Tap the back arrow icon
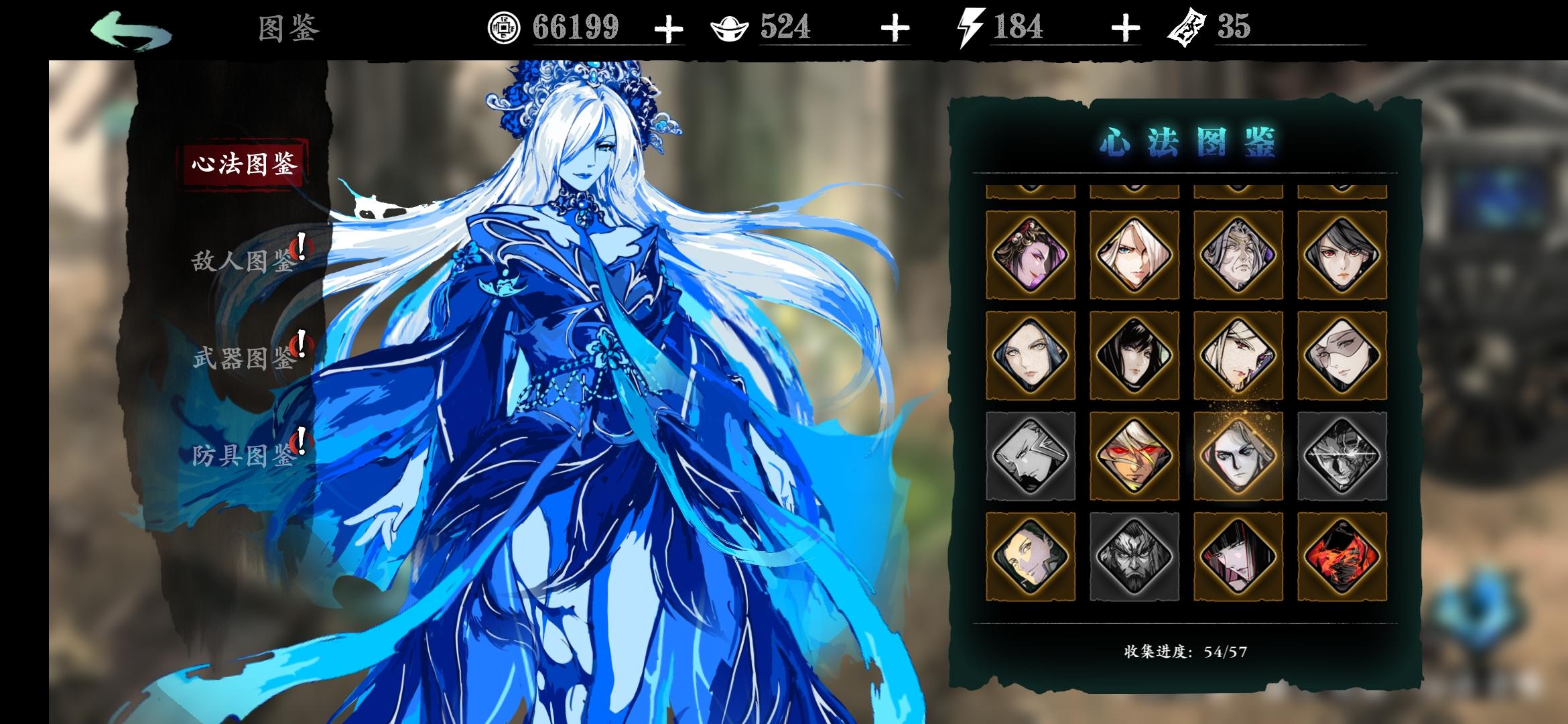The image size is (1568, 724). coord(131,29)
